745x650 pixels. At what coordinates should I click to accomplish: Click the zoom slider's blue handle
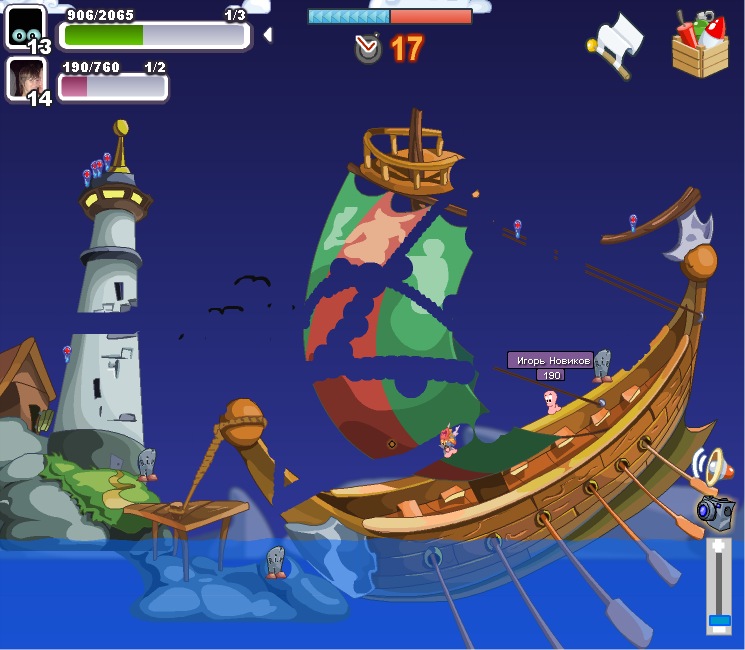[x=719, y=620]
